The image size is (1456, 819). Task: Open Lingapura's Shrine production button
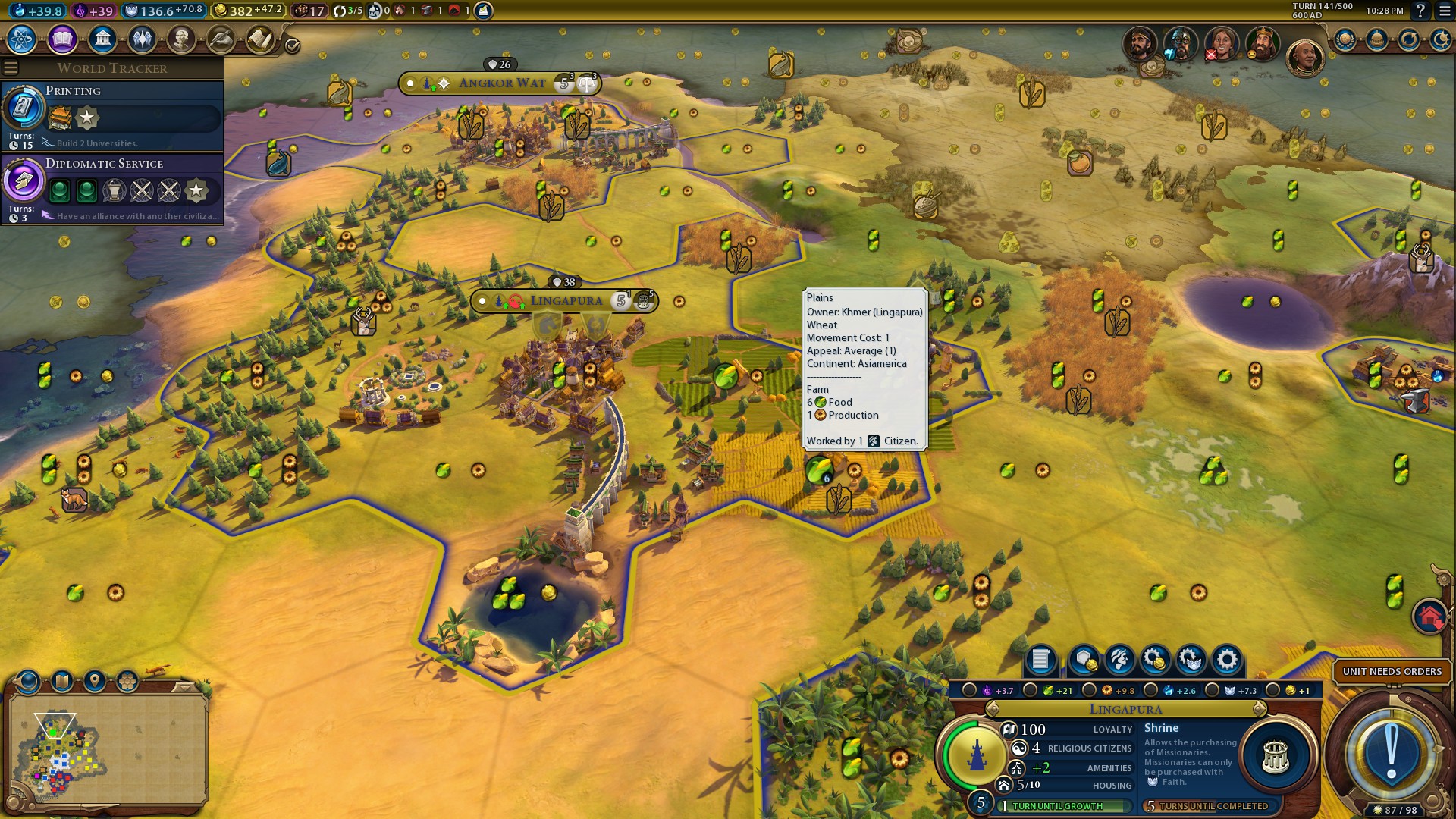click(1276, 756)
